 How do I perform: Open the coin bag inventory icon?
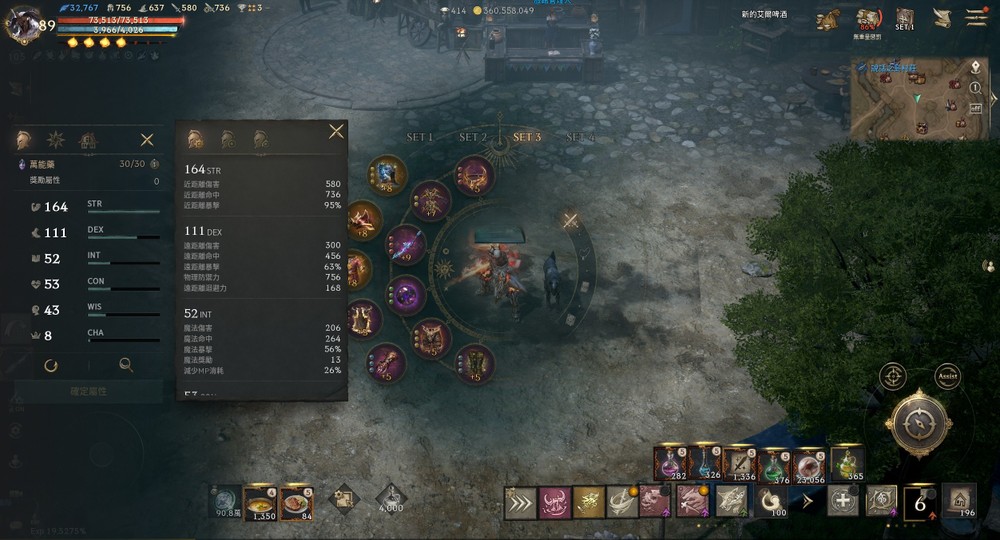pyautogui.click(x=827, y=19)
